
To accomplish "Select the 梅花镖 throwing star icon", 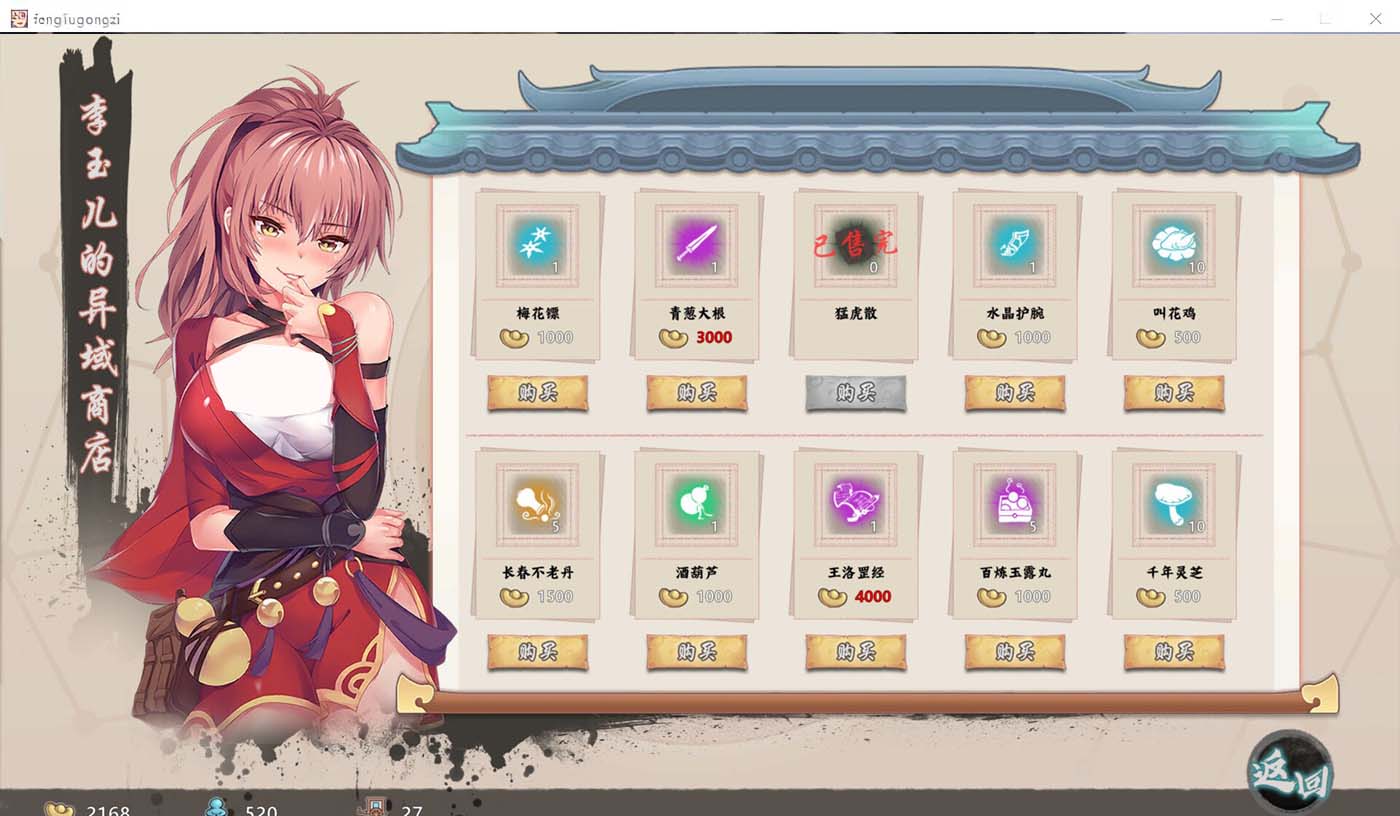I will (x=537, y=243).
